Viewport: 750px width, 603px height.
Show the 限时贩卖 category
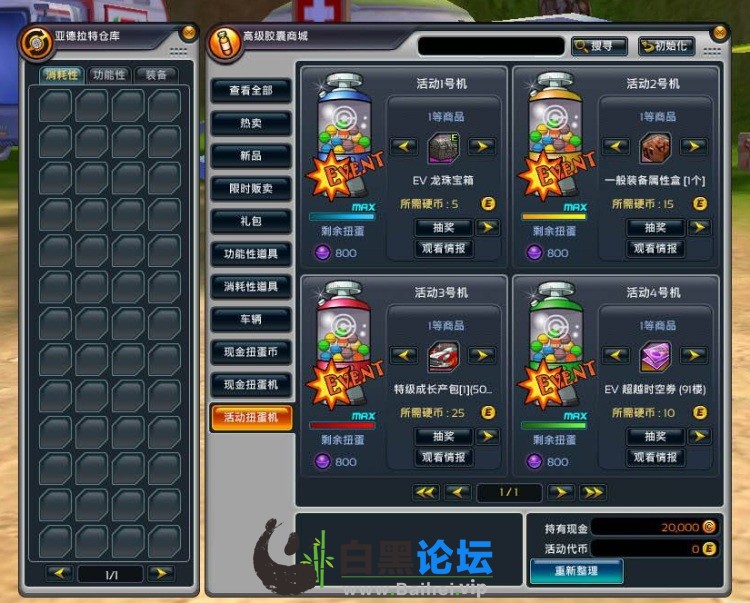[251, 189]
